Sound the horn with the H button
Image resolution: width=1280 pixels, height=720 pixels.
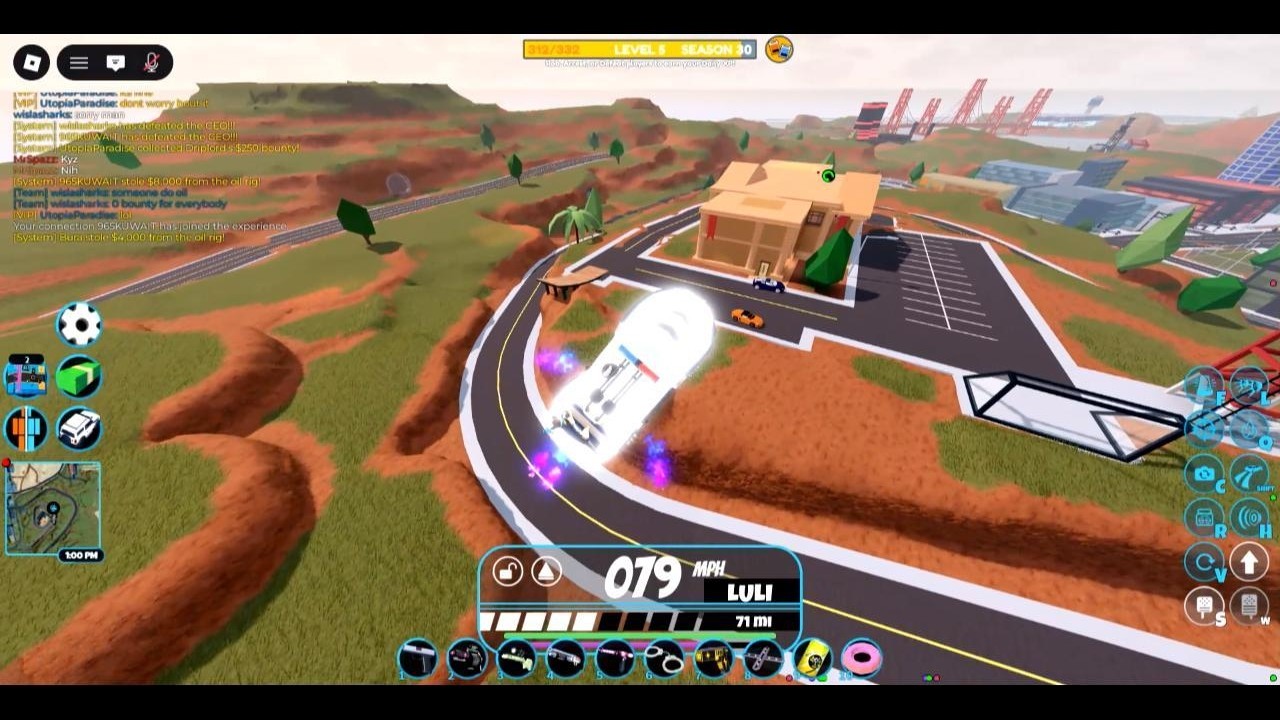1249,518
